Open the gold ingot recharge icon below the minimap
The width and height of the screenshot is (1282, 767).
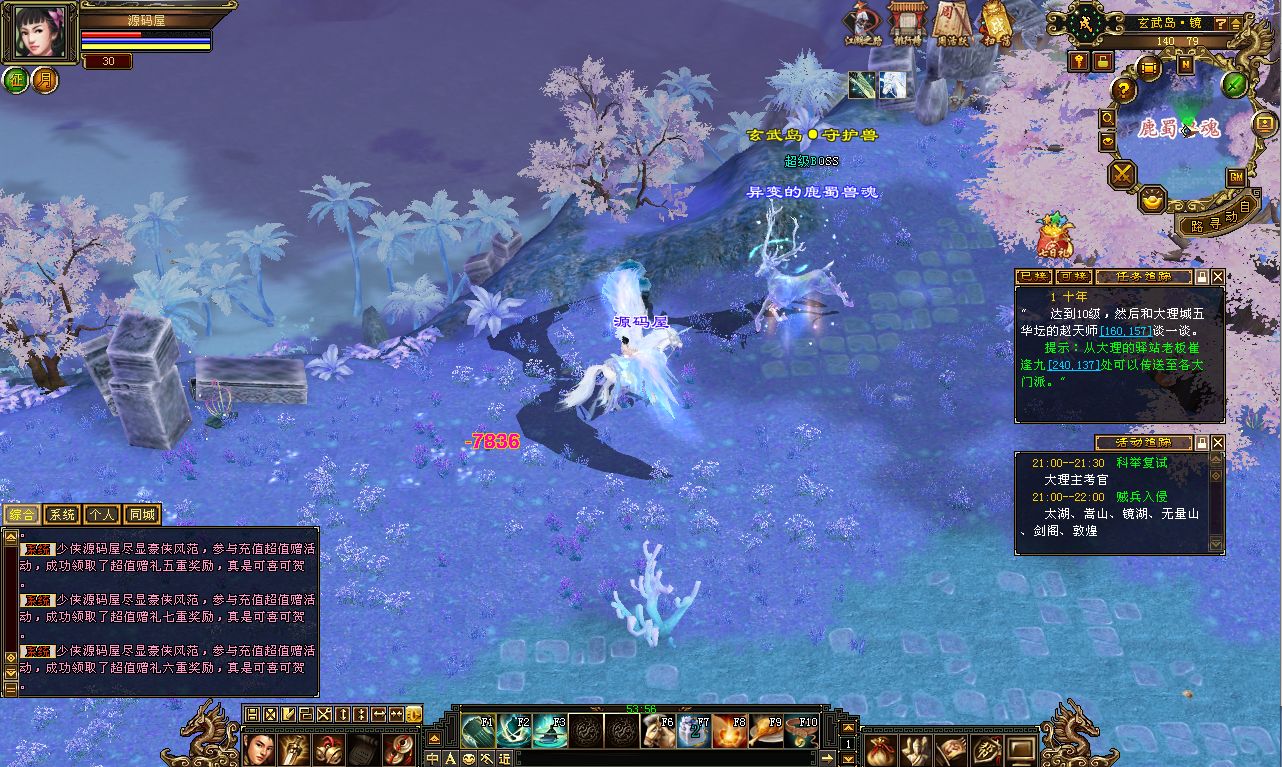pos(1152,200)
